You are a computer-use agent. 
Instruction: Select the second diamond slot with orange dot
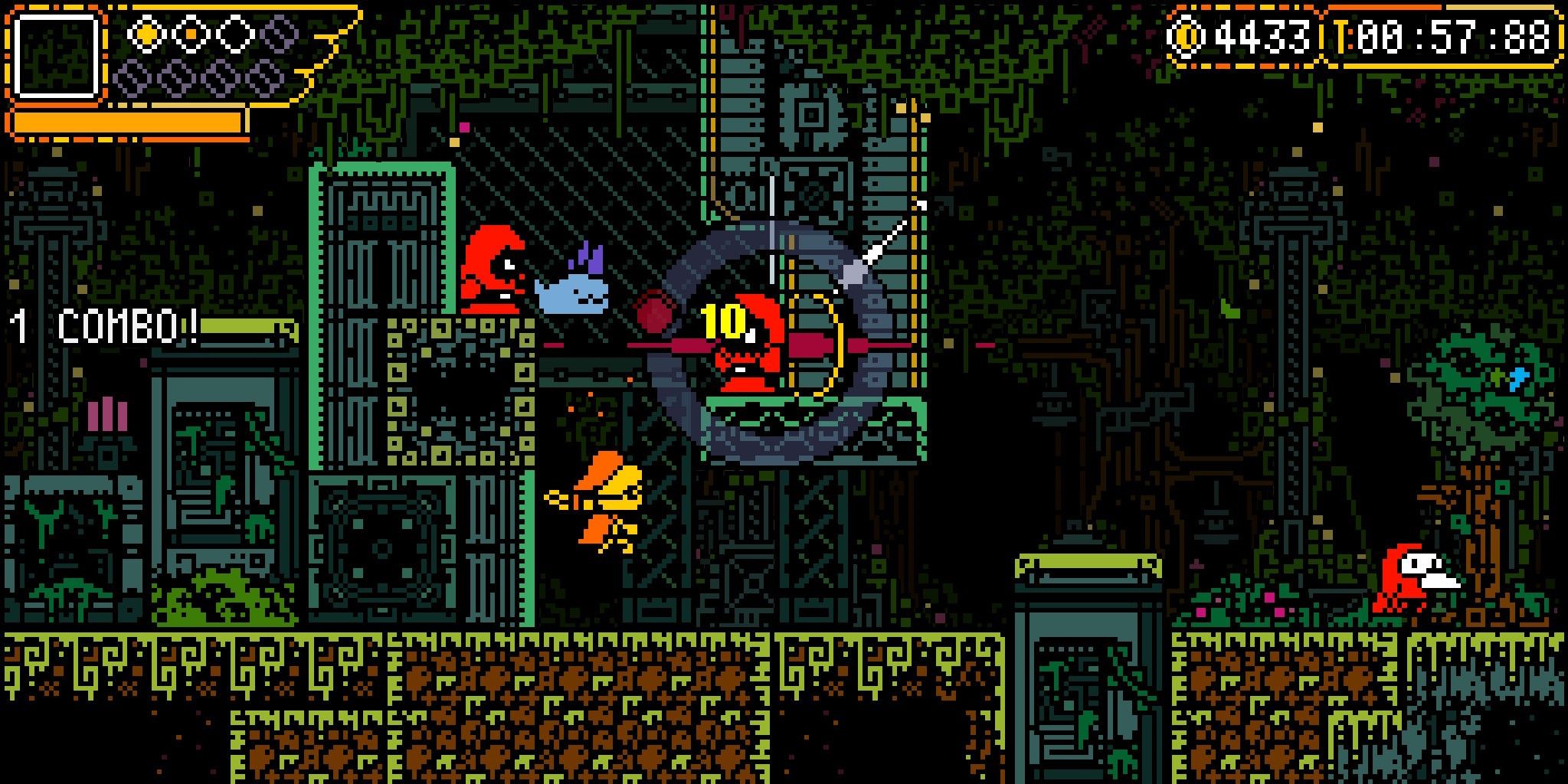click(191, 34)
